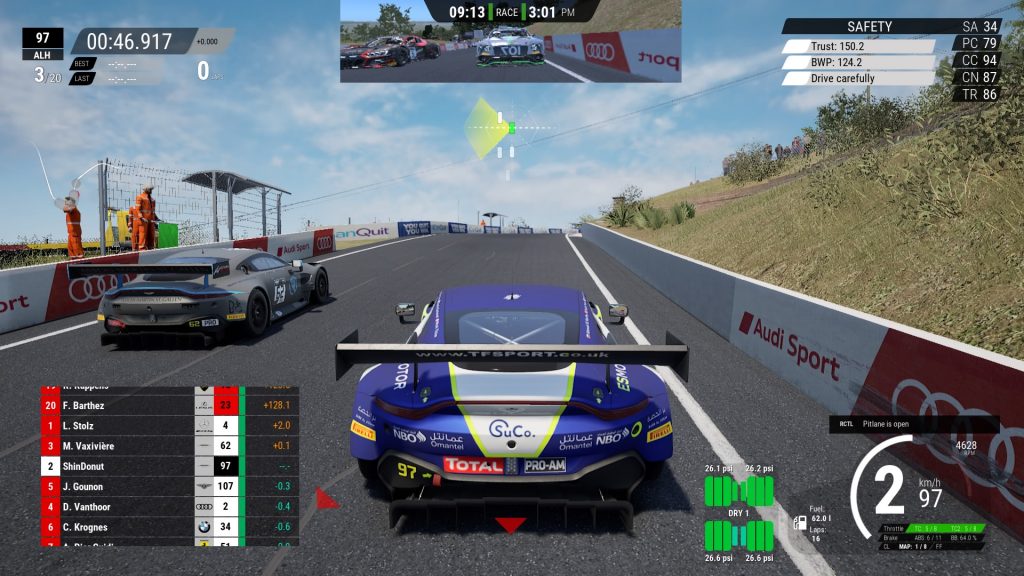The height and width of the screenshot is (576, 1024).
Task: Click the virtual rear-view mirror display
Action: pos(510,48)
